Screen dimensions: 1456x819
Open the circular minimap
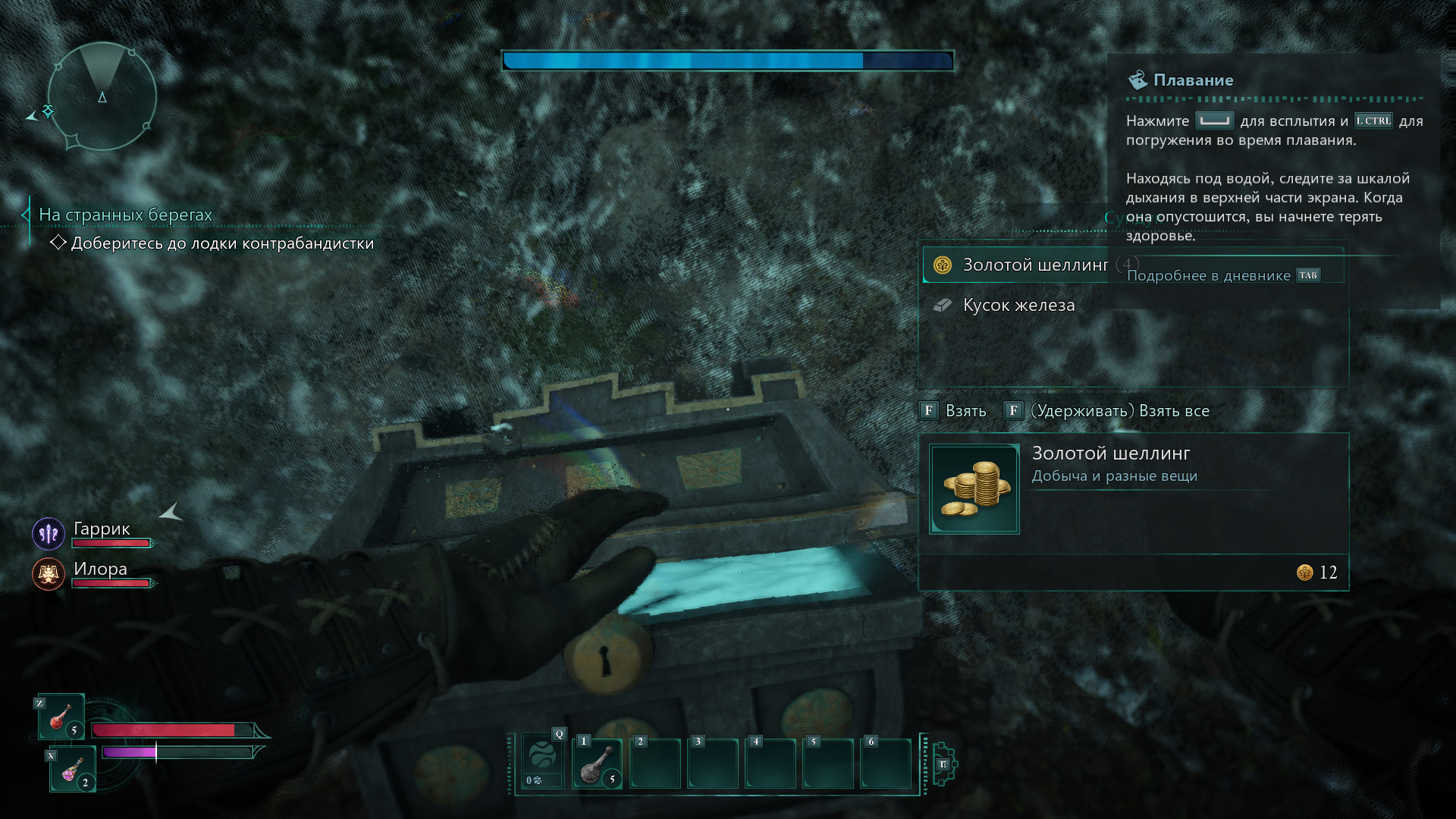[102, 96]
